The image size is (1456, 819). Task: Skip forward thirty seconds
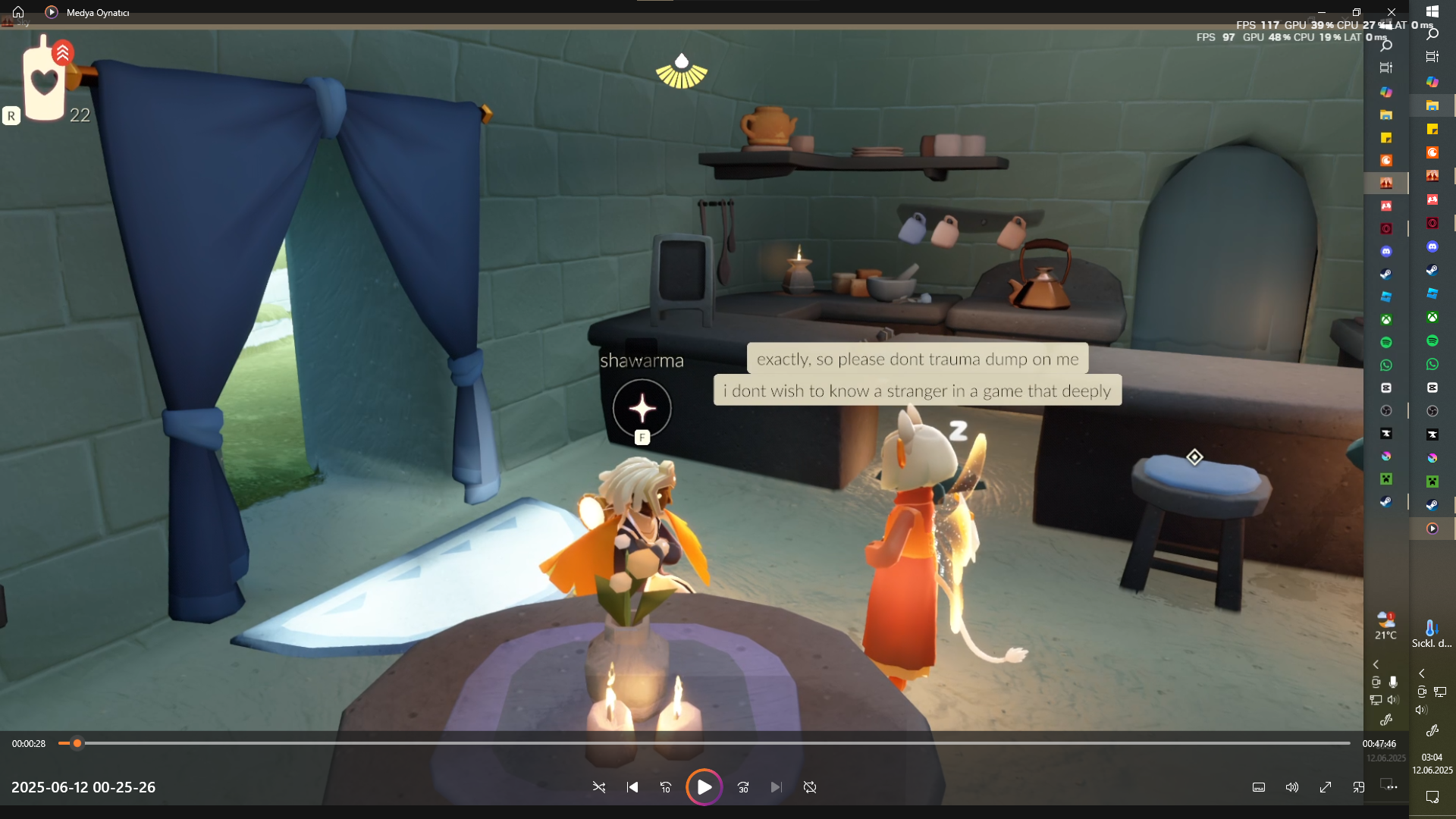743,787
